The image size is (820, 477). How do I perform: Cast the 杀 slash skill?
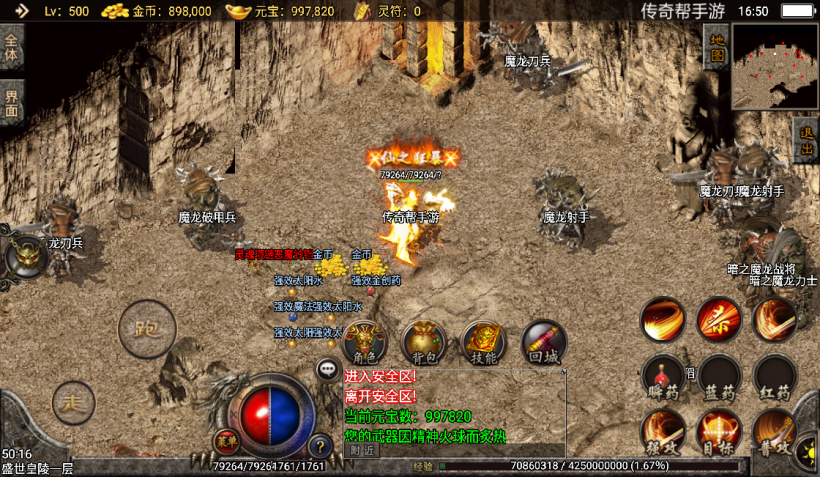pos(720,319)
